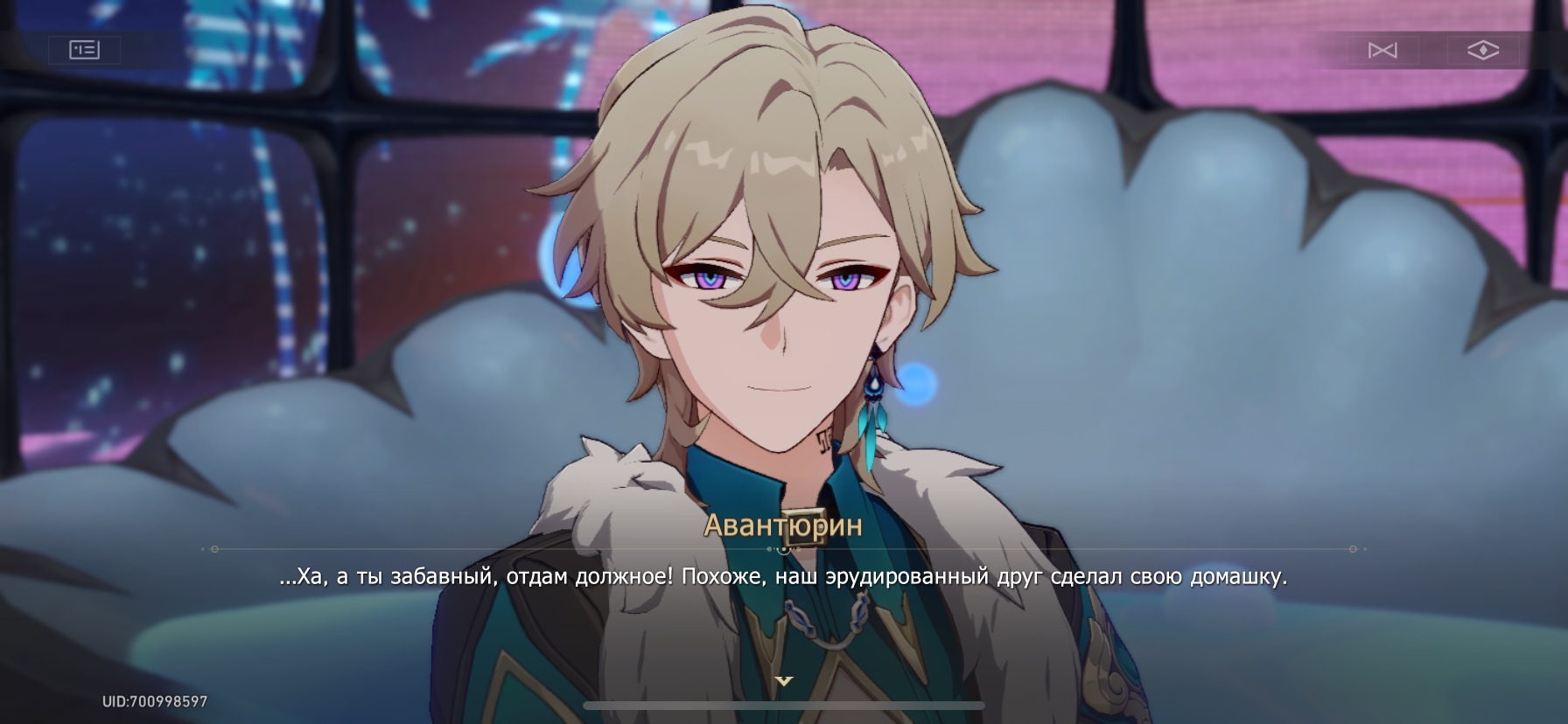
Task: Open the dialogue log history
Action: (85, 50)
